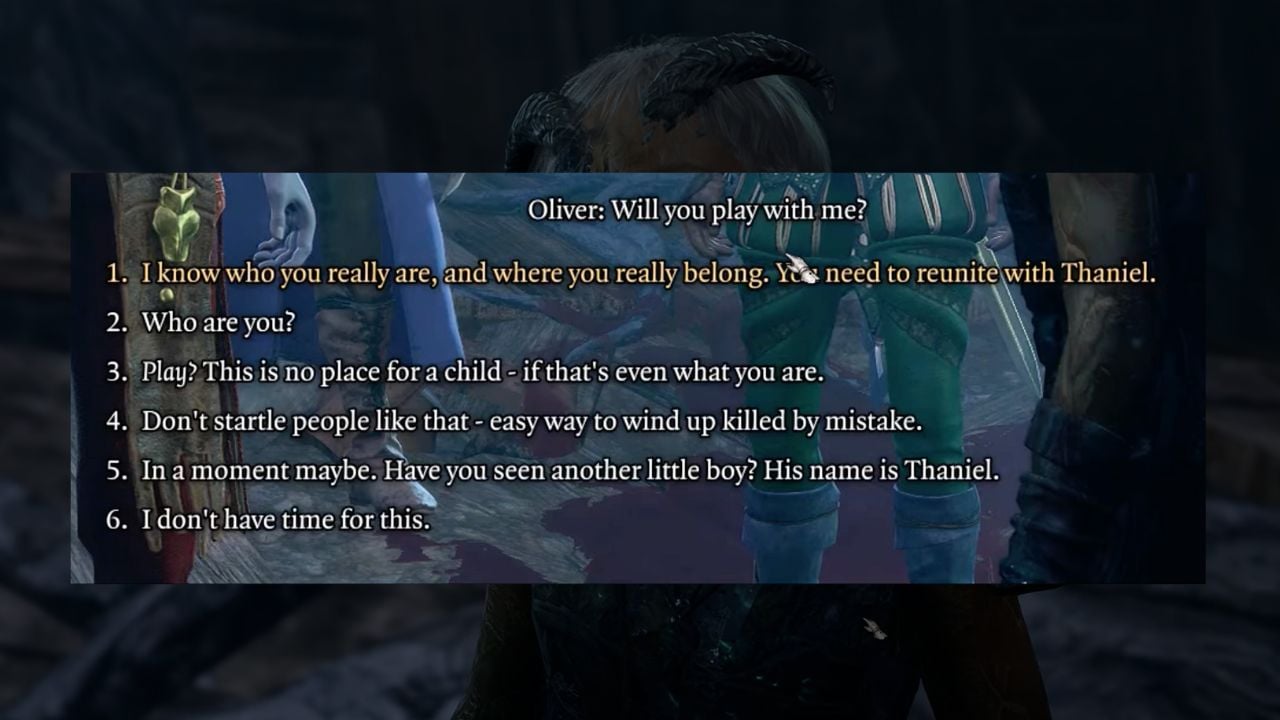Click the word Thaniel in option 1

[1105, 272]
